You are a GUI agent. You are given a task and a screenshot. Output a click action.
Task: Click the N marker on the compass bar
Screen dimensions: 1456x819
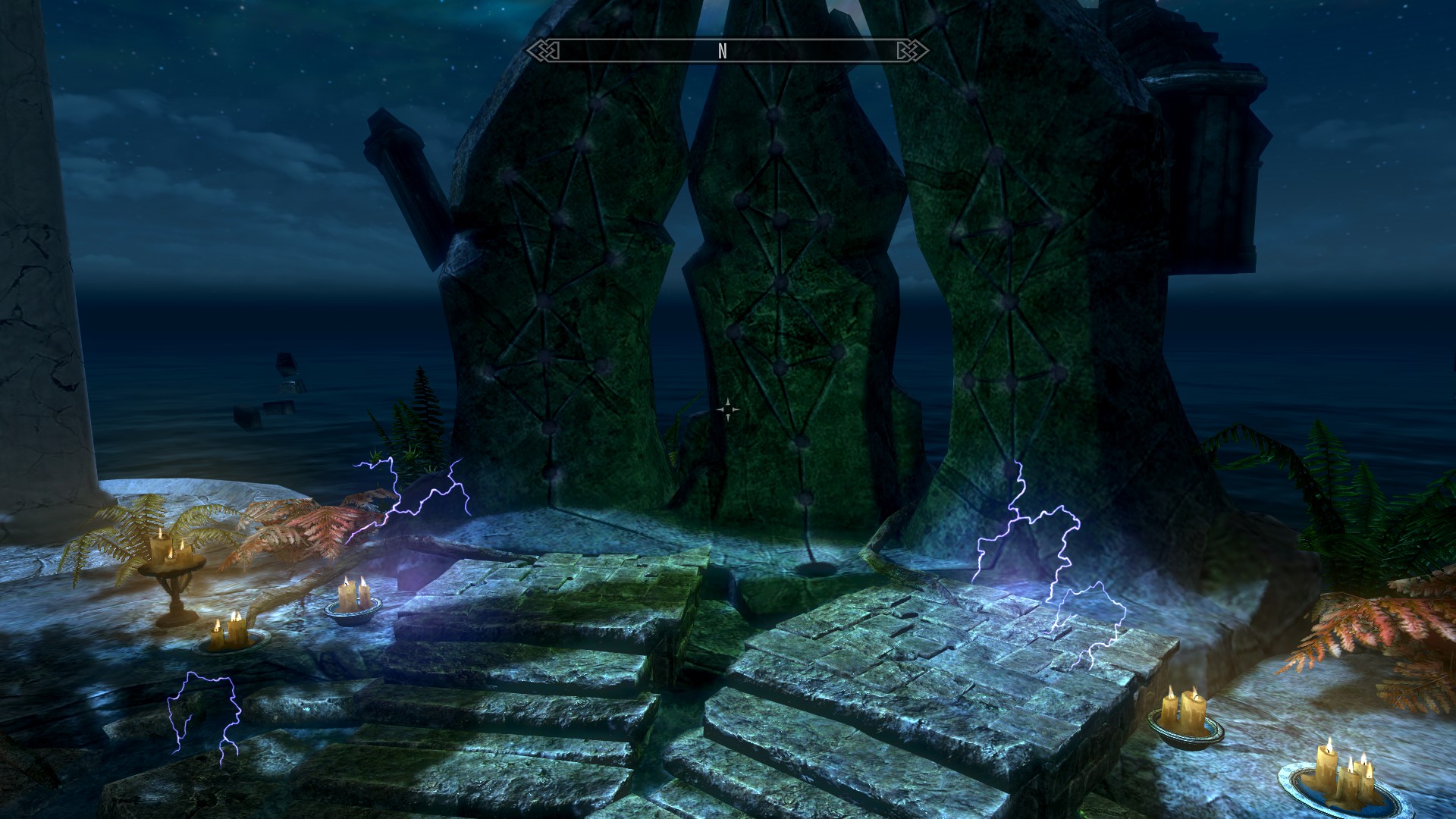tap(723, 51)
